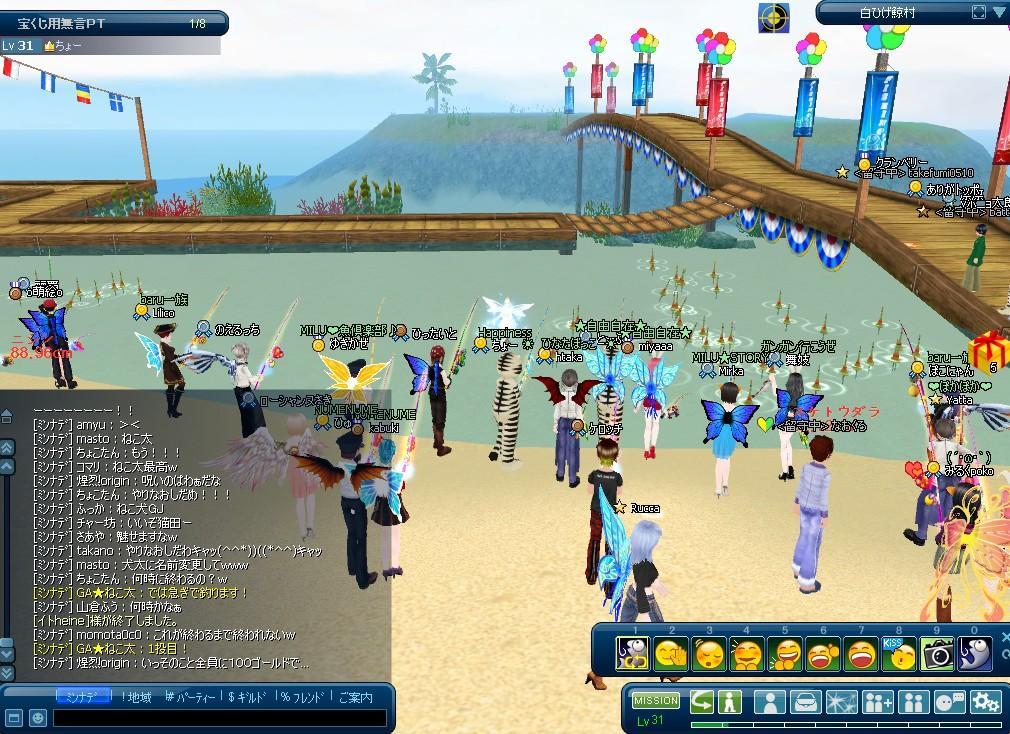Open the chat smiley emoticon picker
The image size is (1010, 734).
[37, 718]
